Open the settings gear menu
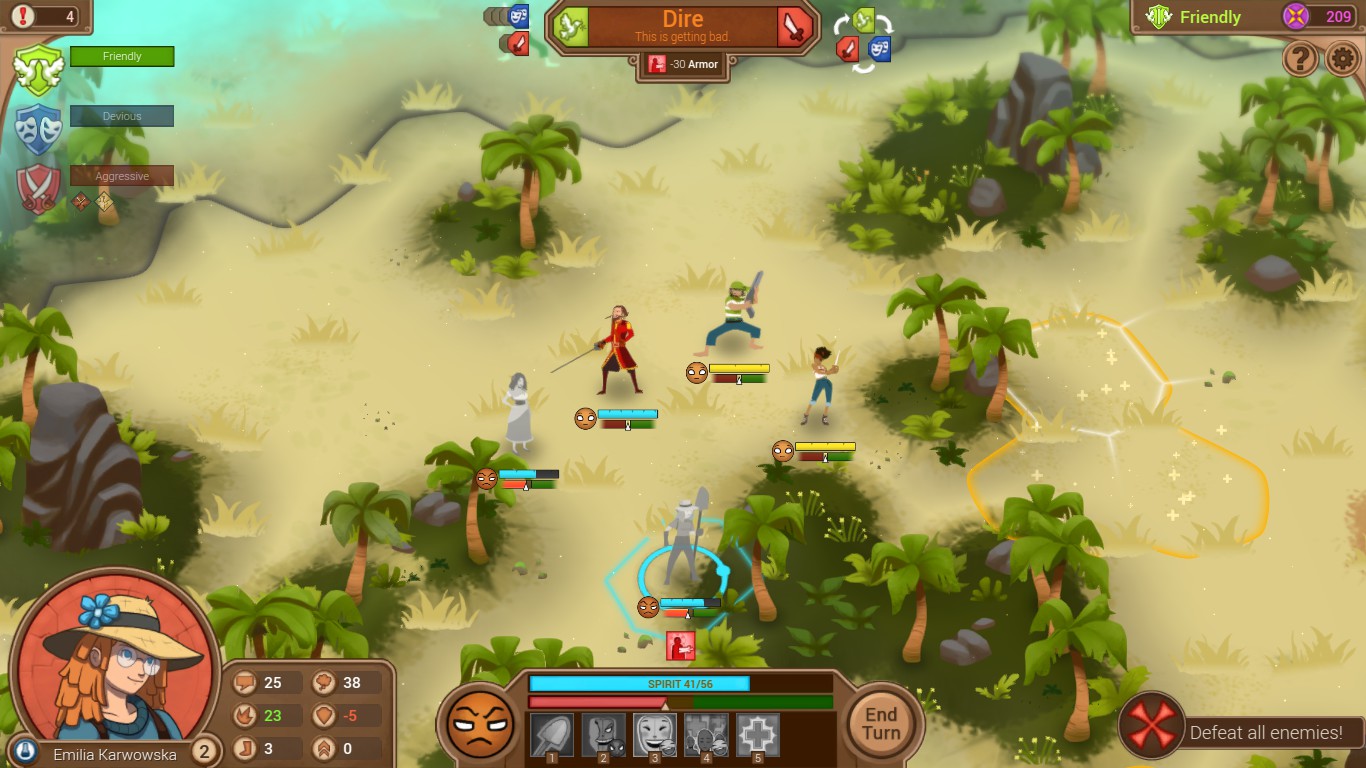This screenshot has height=768, width=1366. [1343, 60]
